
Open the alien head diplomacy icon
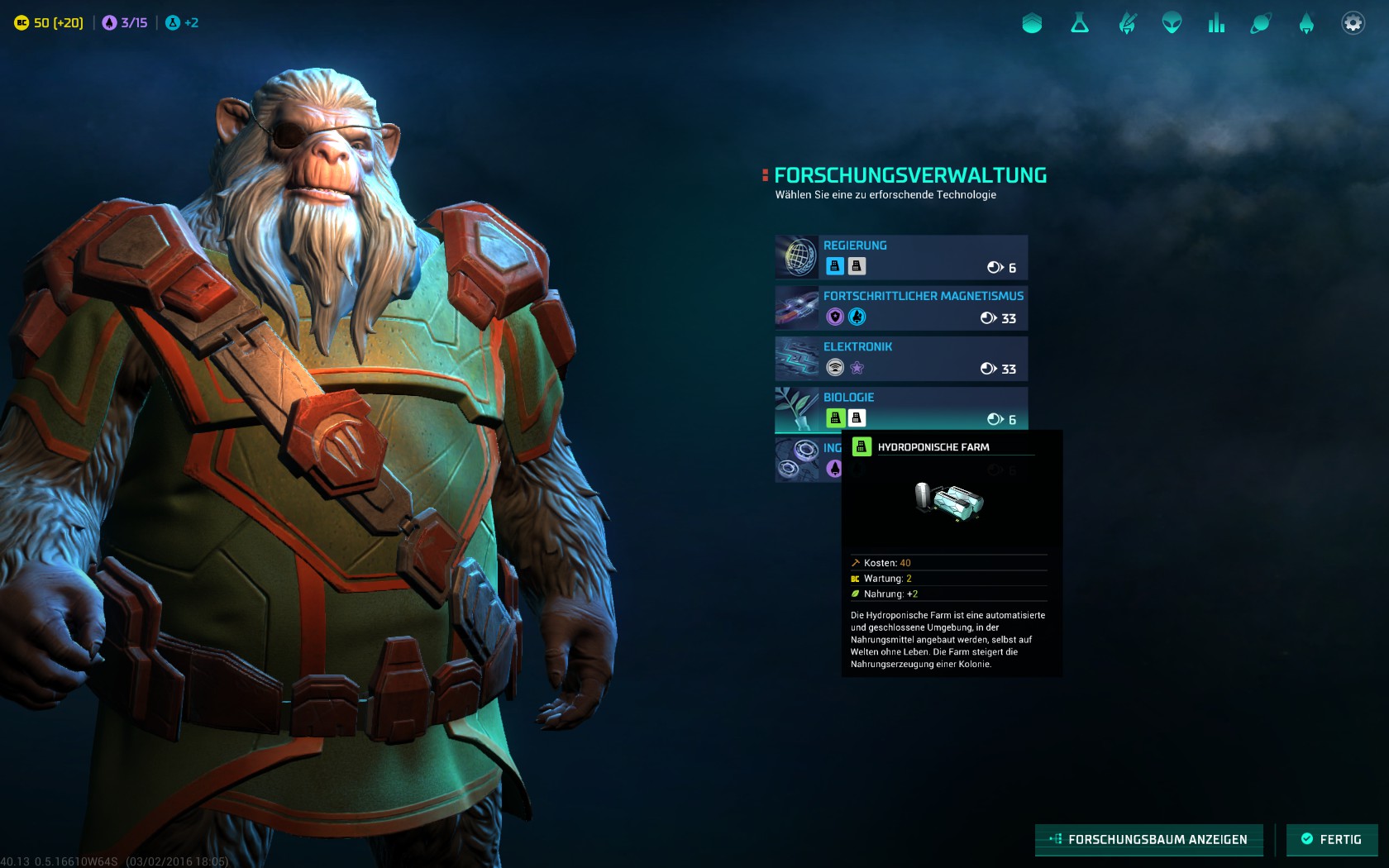[1172, 23]
